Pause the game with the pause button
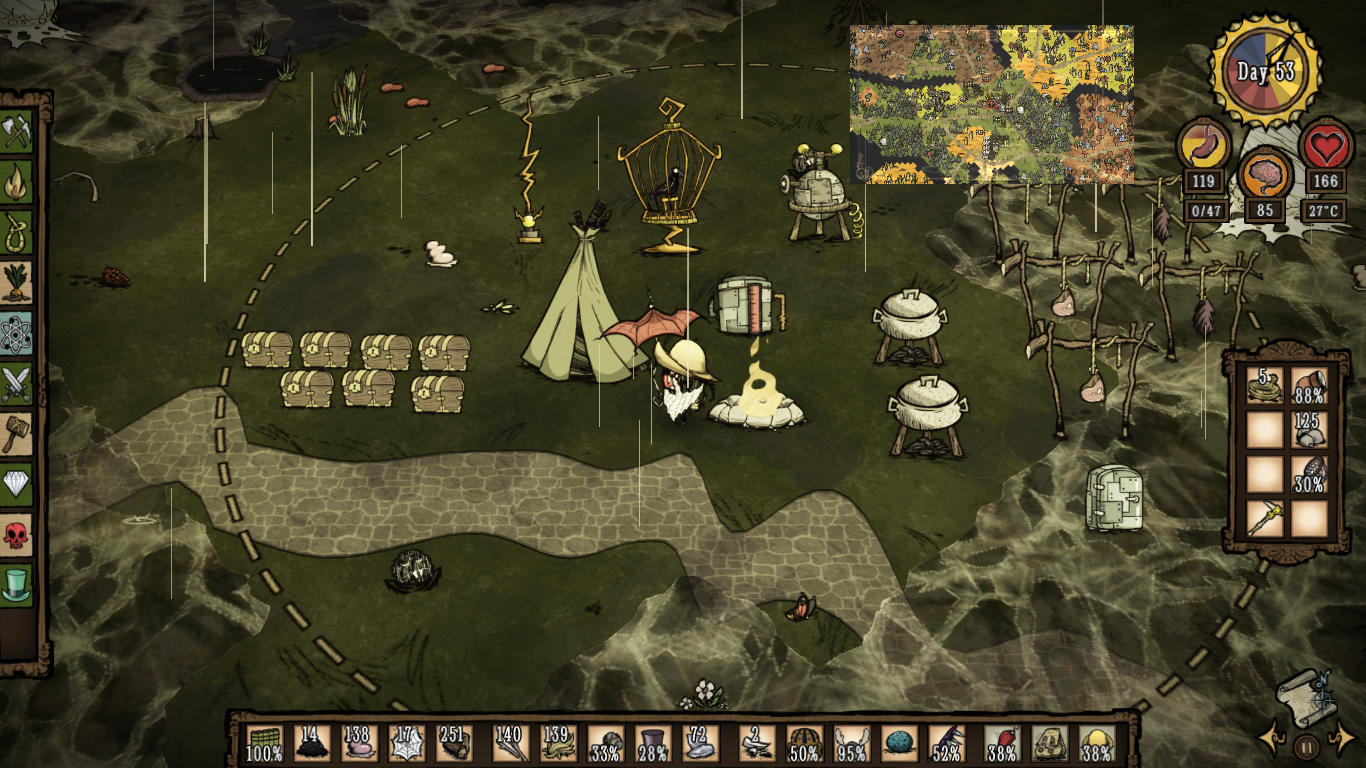Viewport: 1366px width, 768px height. [x=1306, y=746]
